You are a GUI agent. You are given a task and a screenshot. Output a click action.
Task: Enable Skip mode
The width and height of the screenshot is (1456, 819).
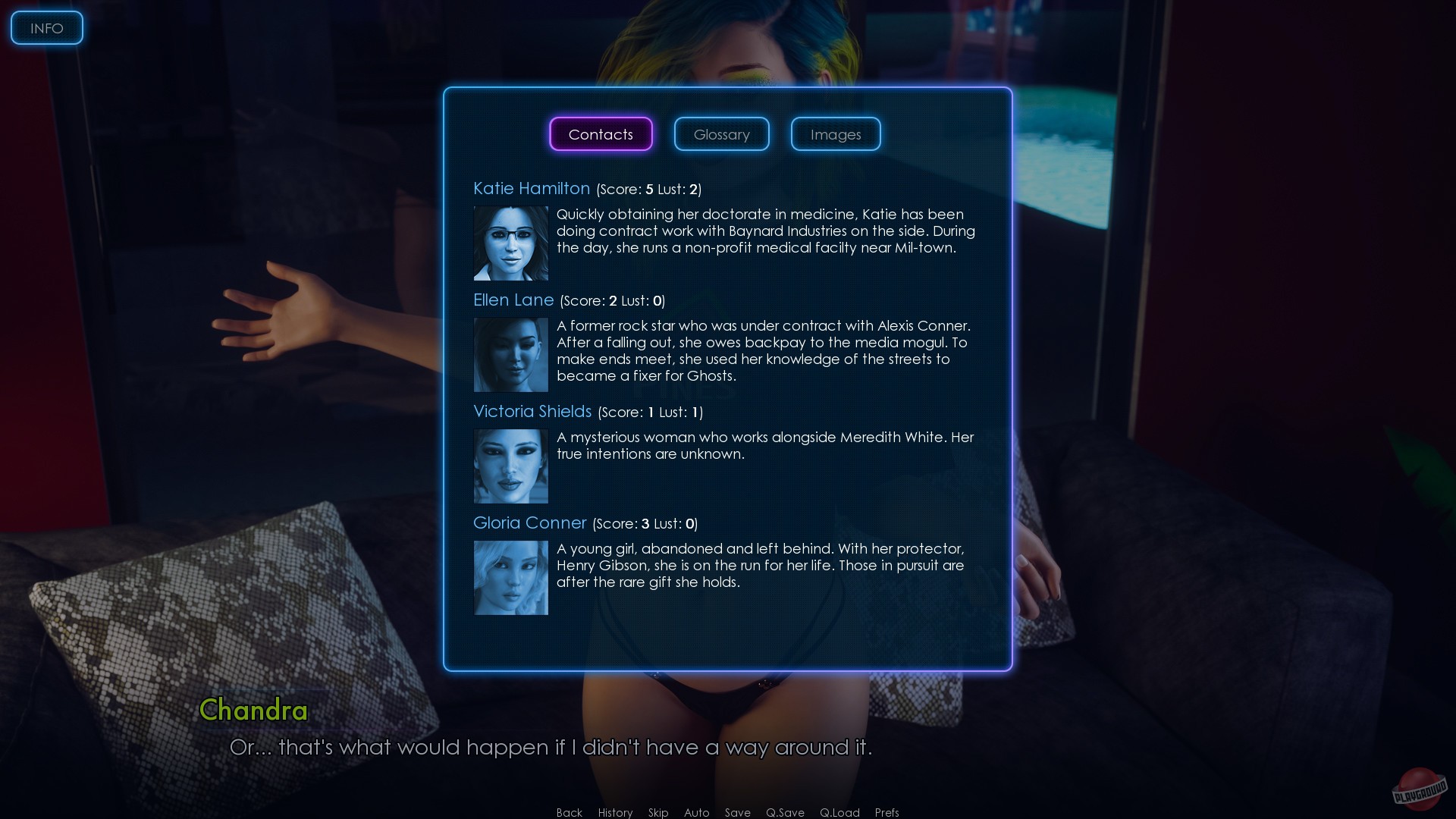657,812
